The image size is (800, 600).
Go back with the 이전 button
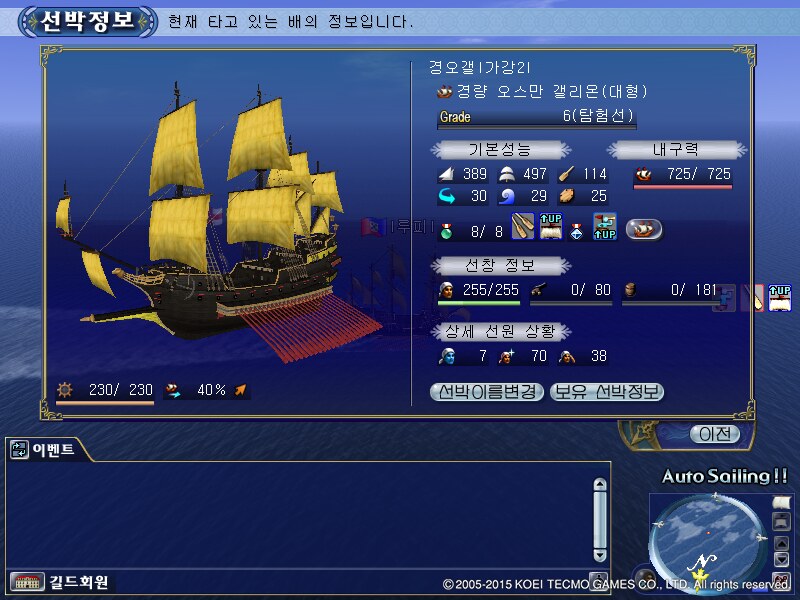coord(715,434)
